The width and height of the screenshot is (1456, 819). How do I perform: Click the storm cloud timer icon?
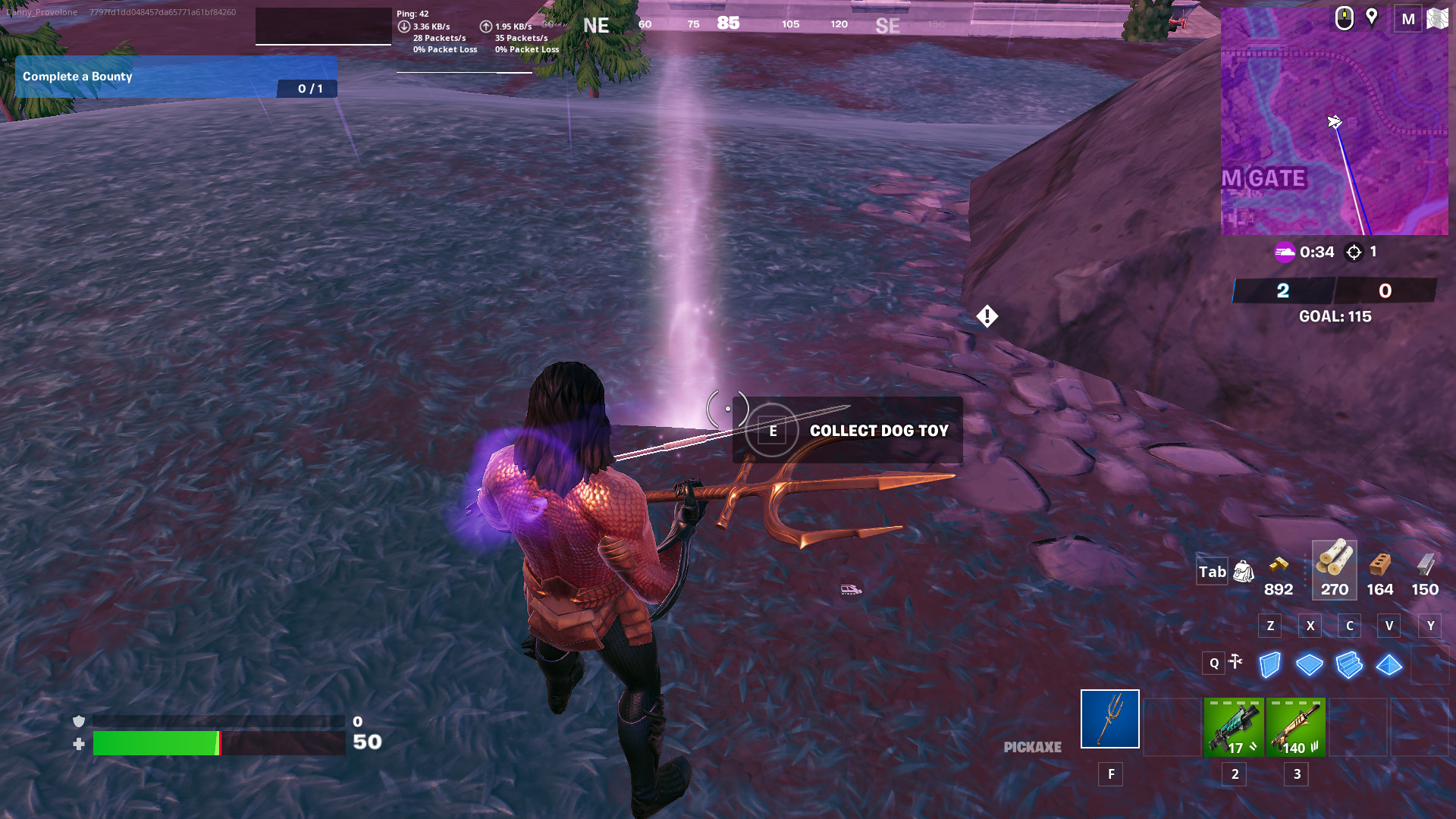point(1285,252)
